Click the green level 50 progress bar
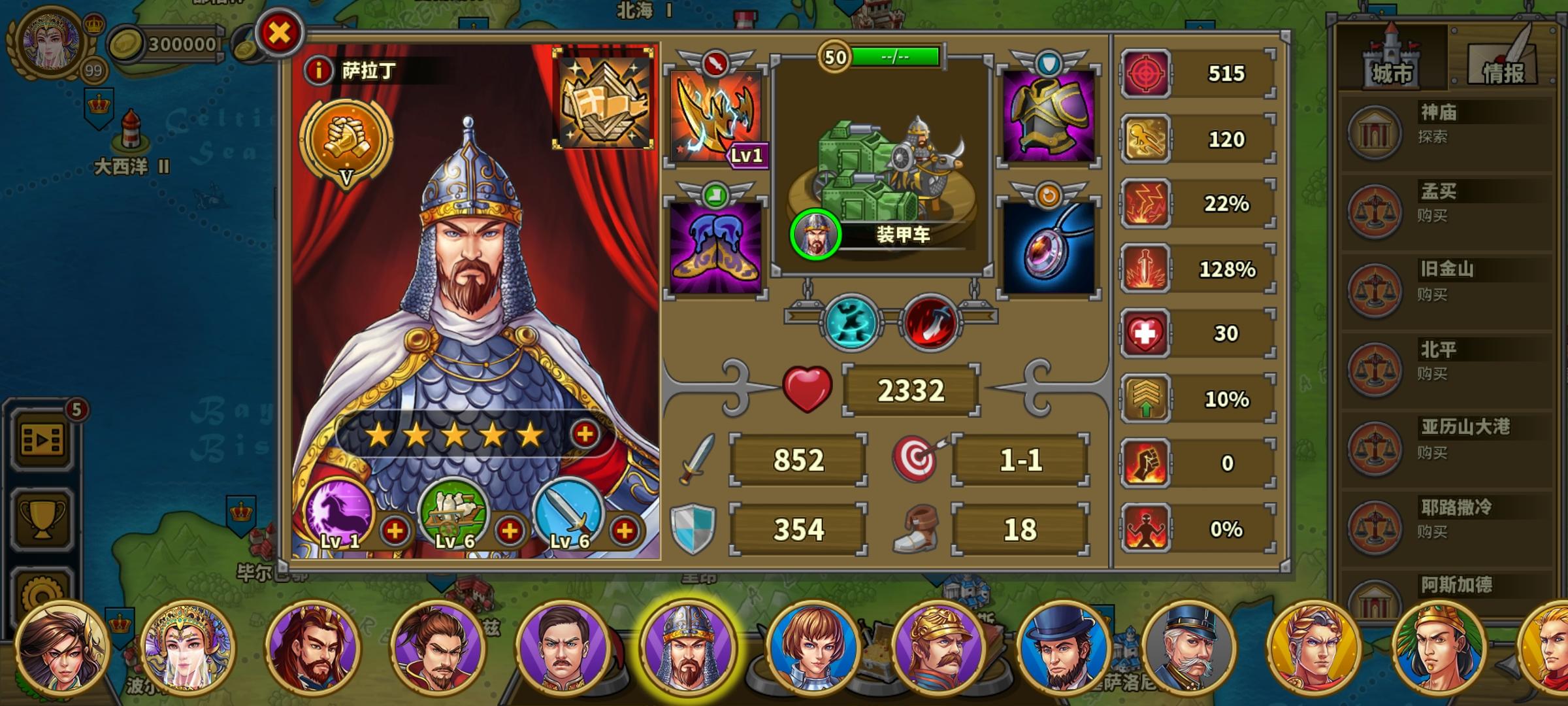1568x706 pixels. coord(896,56)
